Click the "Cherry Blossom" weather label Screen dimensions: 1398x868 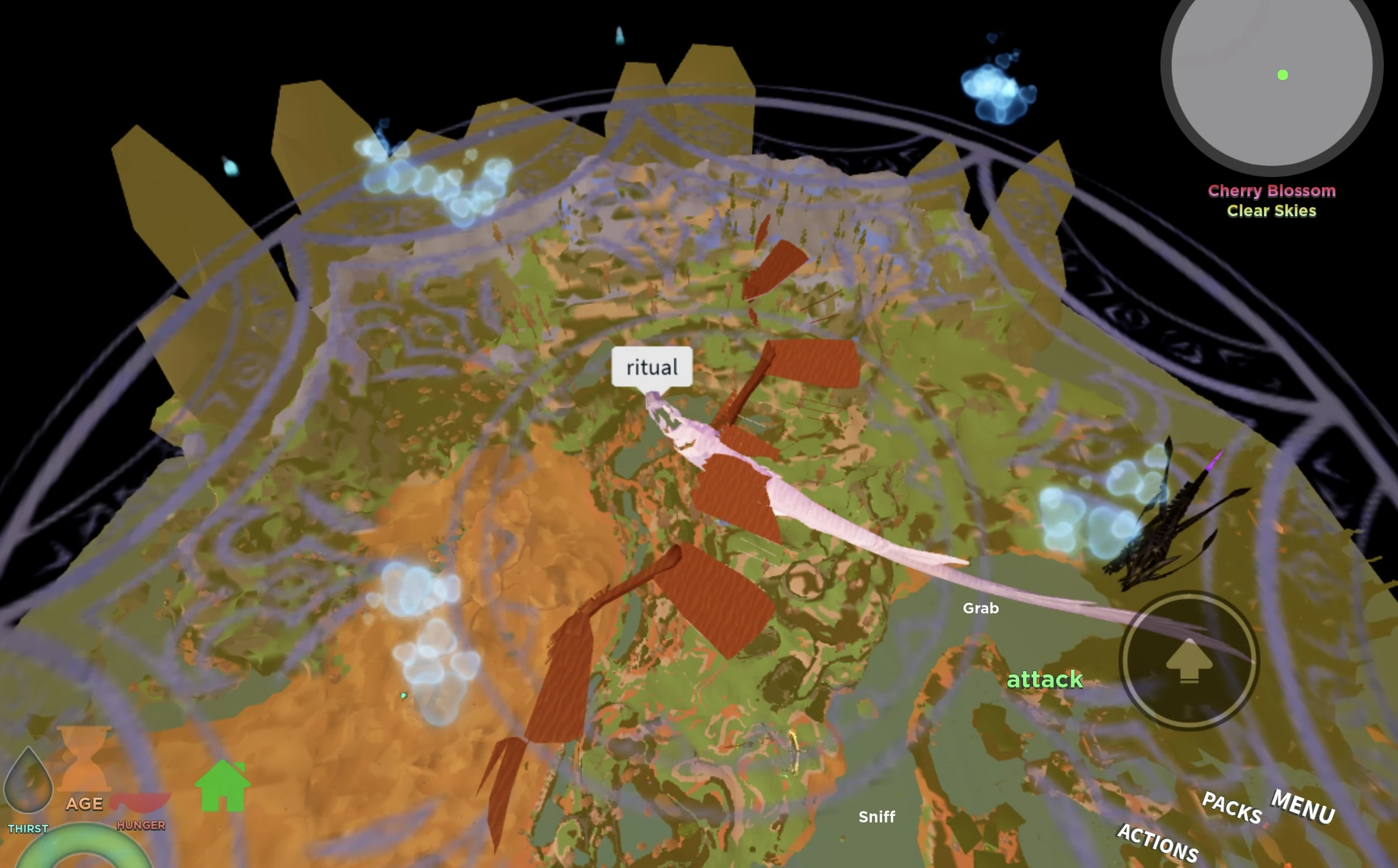coord(1272,191)
